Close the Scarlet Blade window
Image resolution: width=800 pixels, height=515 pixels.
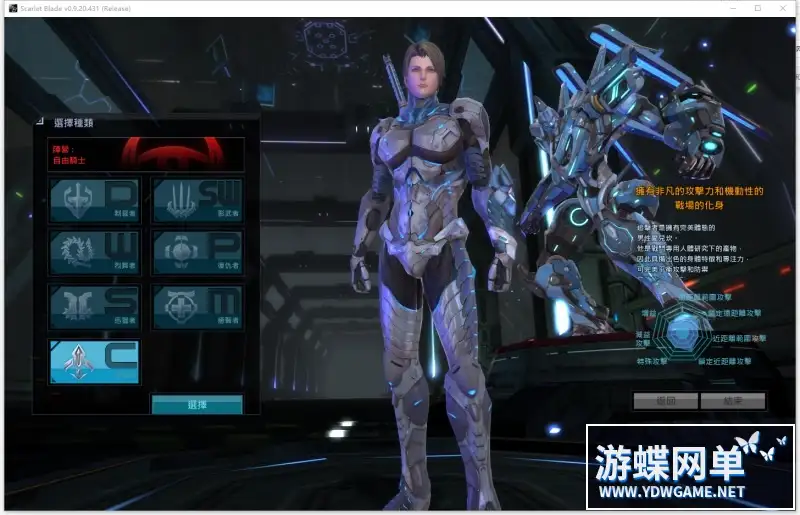click(x=783, y=8)
